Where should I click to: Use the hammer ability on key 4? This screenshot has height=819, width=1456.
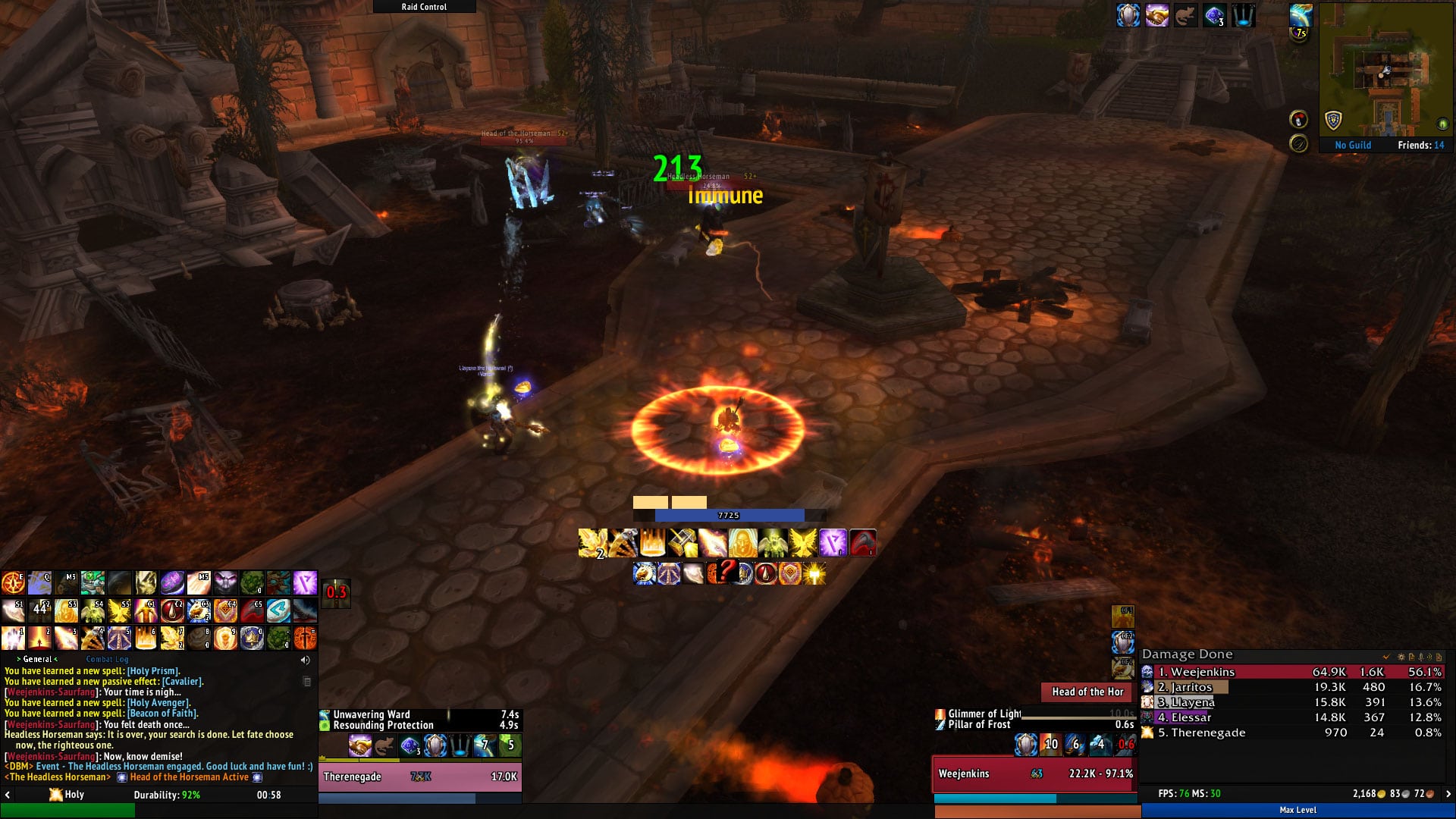point(93,638)
